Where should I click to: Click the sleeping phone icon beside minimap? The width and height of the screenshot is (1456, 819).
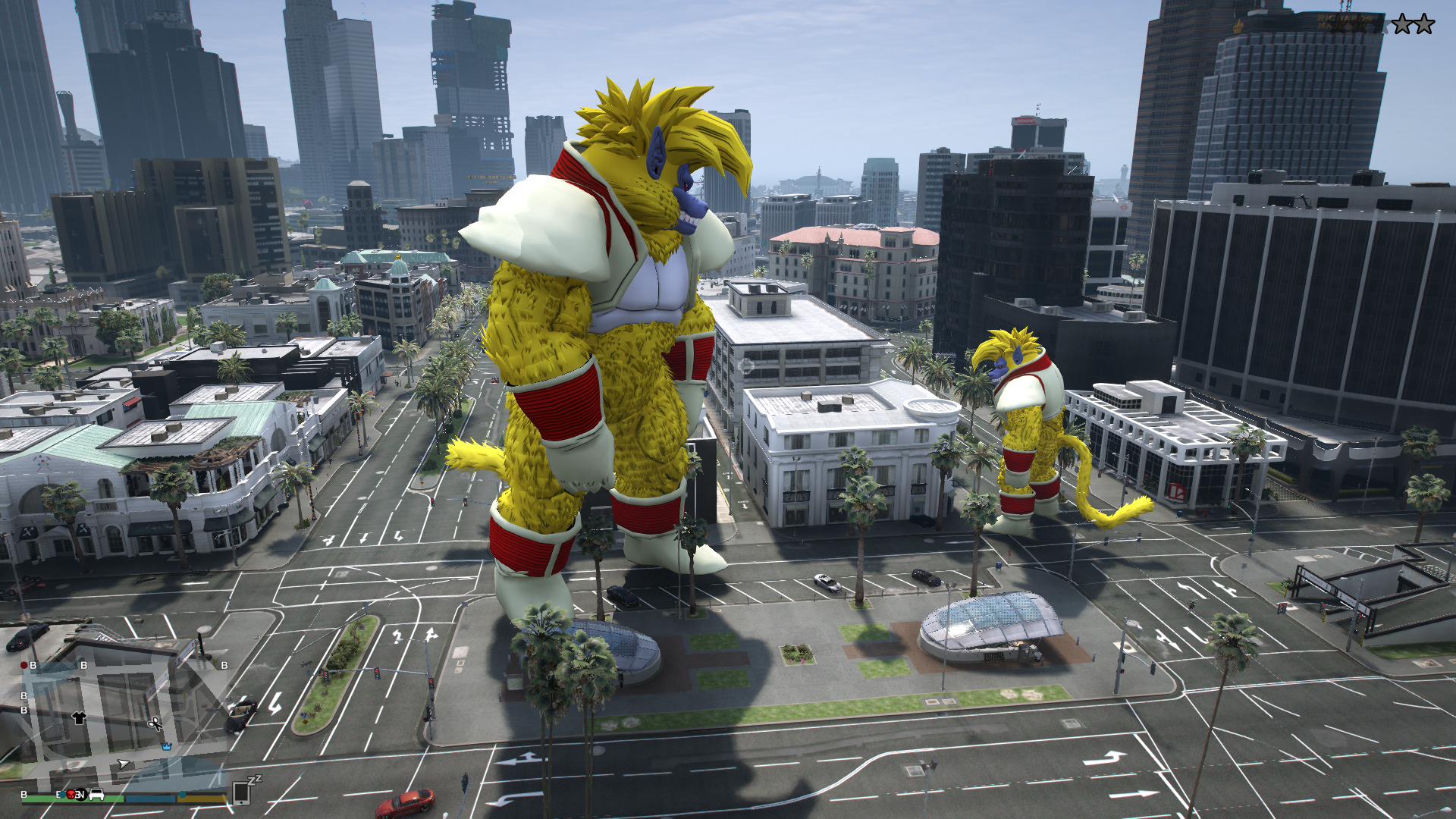(x=243, y=791)
